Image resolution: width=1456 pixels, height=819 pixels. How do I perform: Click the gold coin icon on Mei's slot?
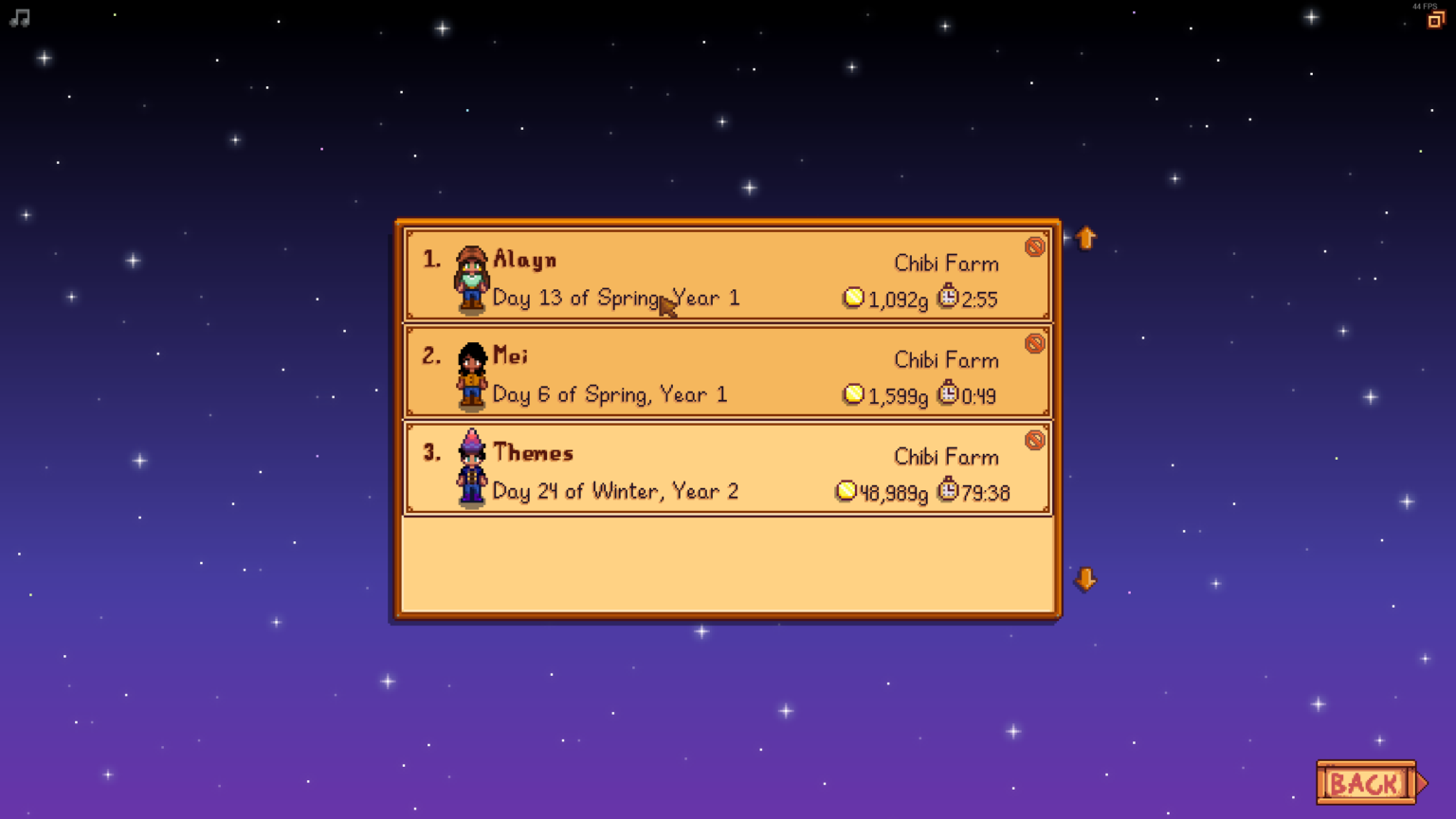click(852, 394)
